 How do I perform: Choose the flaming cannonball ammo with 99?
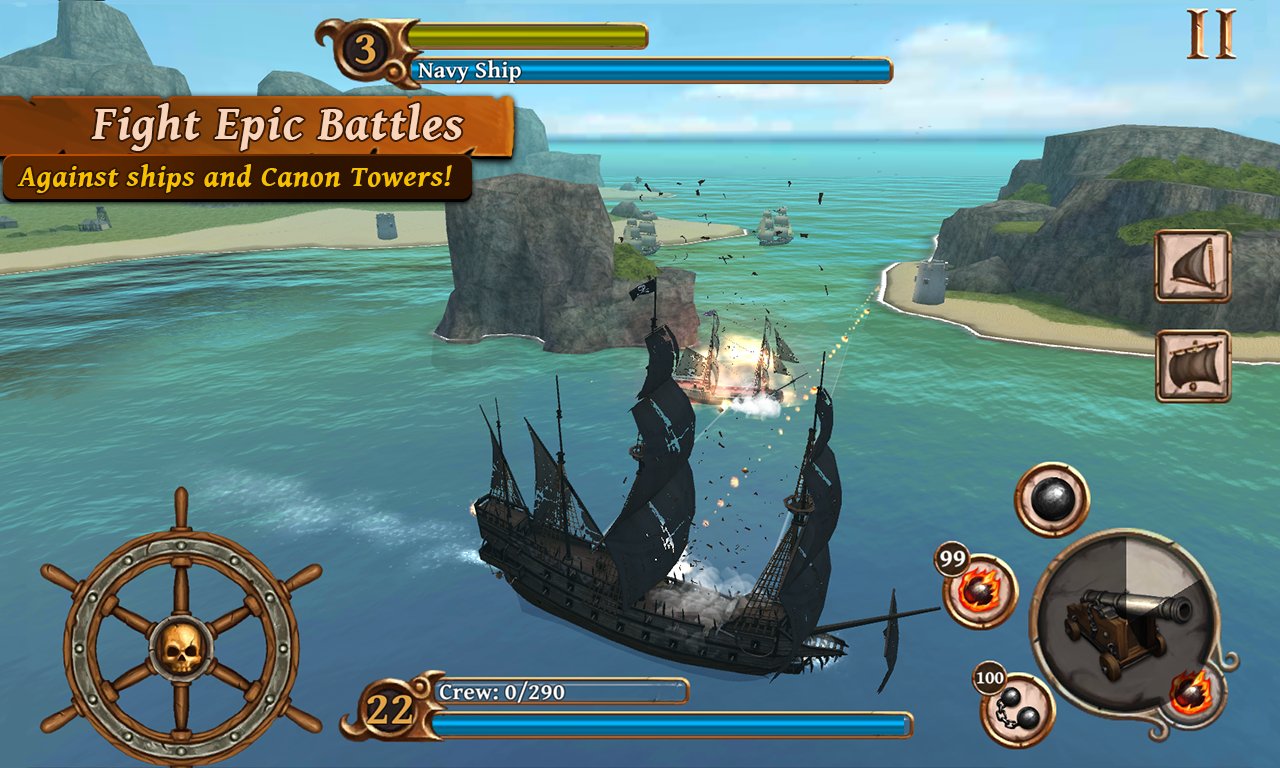click(979, 591)
